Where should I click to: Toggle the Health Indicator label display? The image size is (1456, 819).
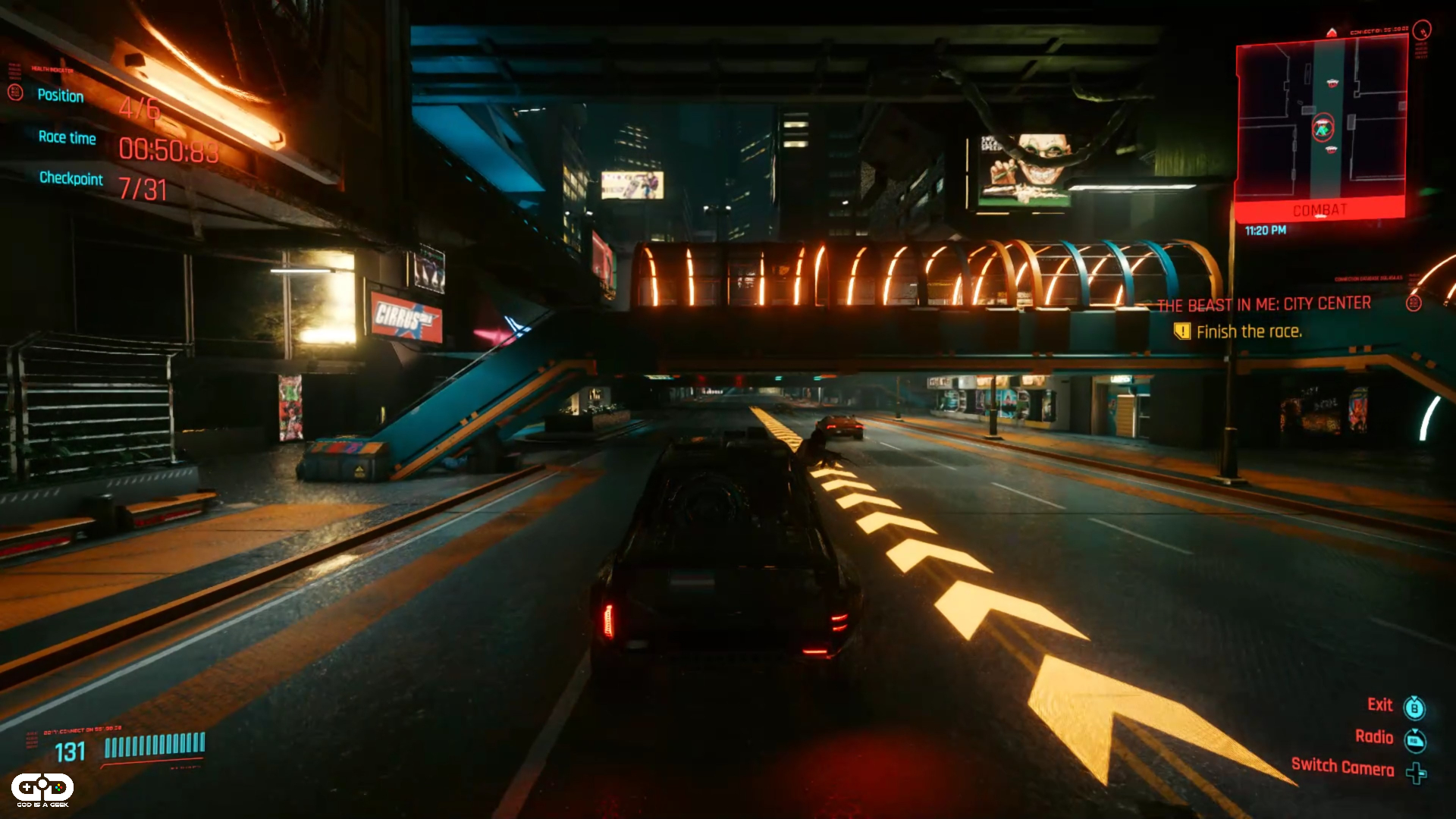click(x=52, y=70)
